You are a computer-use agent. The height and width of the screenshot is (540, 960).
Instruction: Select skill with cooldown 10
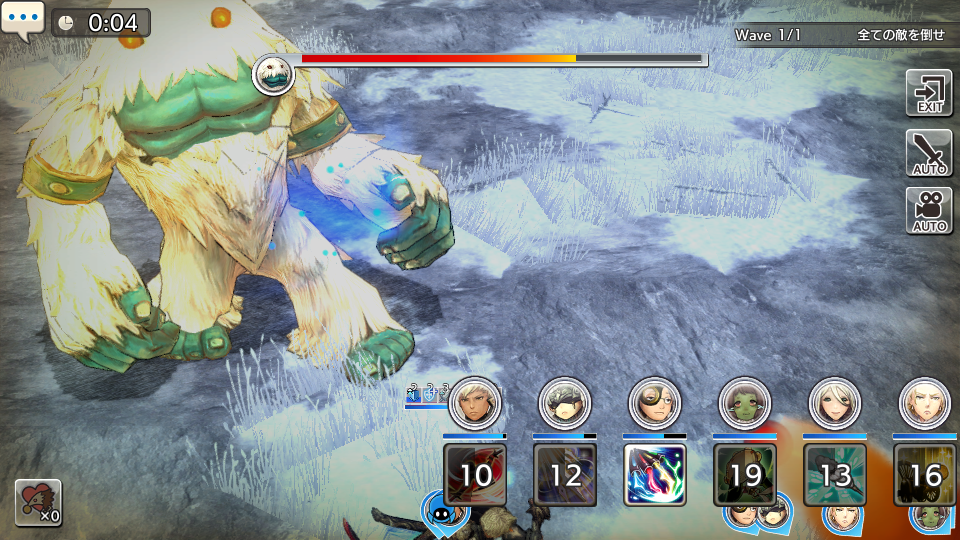point(475,474)
